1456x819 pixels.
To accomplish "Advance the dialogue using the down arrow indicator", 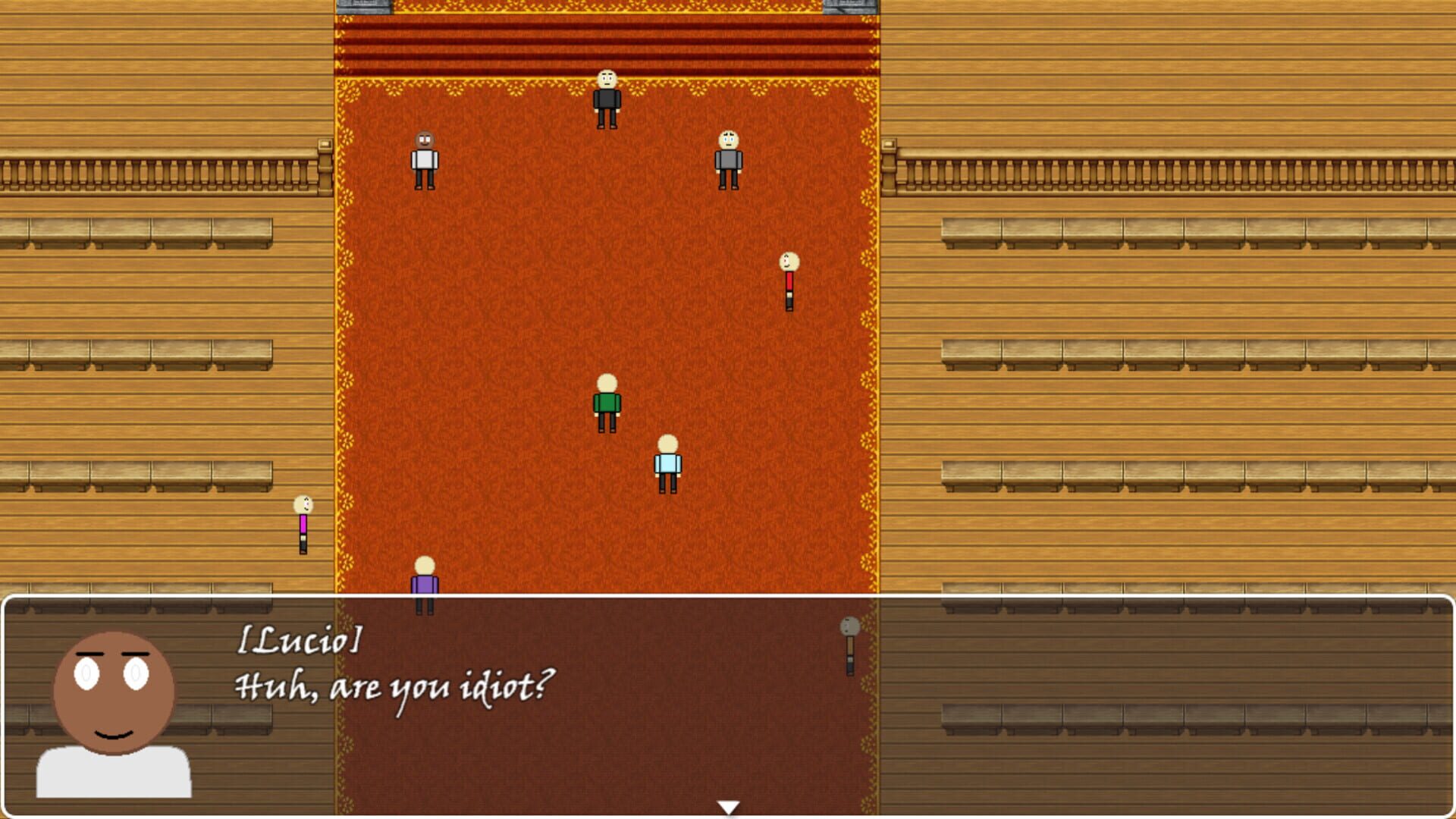I will click(730, 808).
